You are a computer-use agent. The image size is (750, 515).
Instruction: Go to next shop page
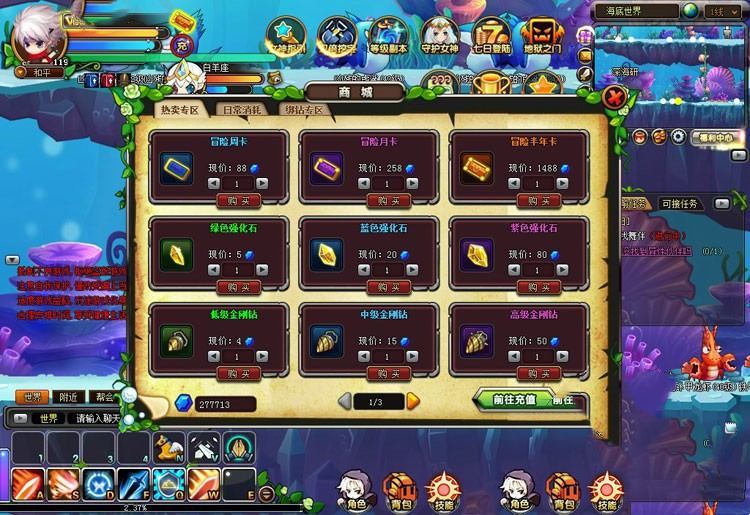coord(413,401)
